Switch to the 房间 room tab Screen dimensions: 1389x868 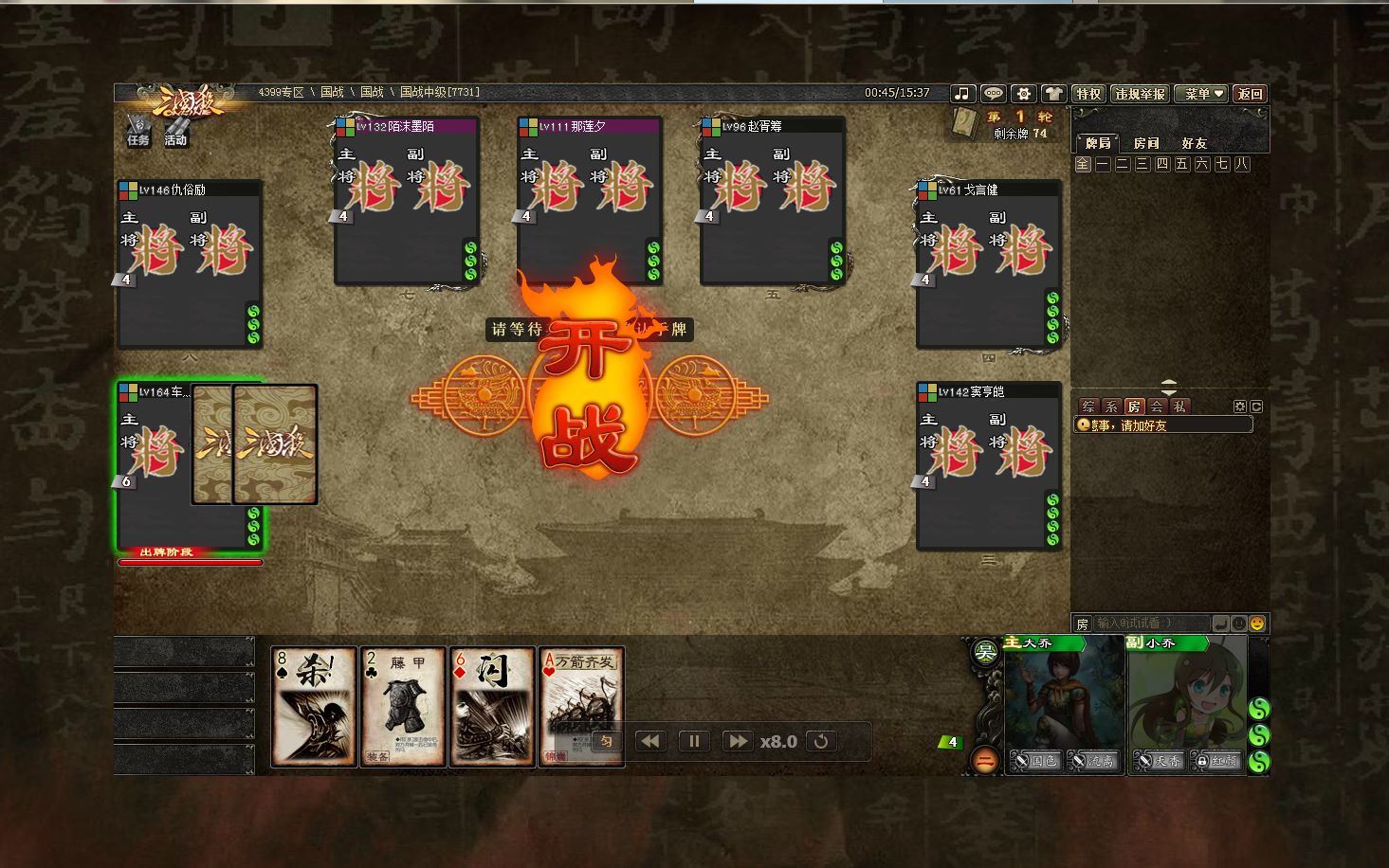click(1146, 143)
